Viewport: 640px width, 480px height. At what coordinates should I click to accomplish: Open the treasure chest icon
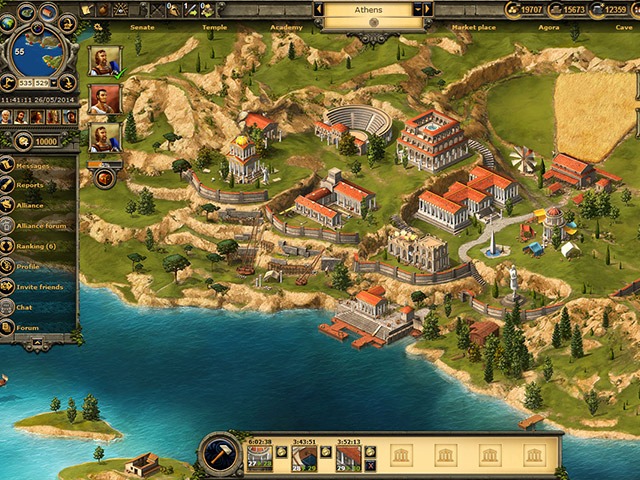pos(104,179)
